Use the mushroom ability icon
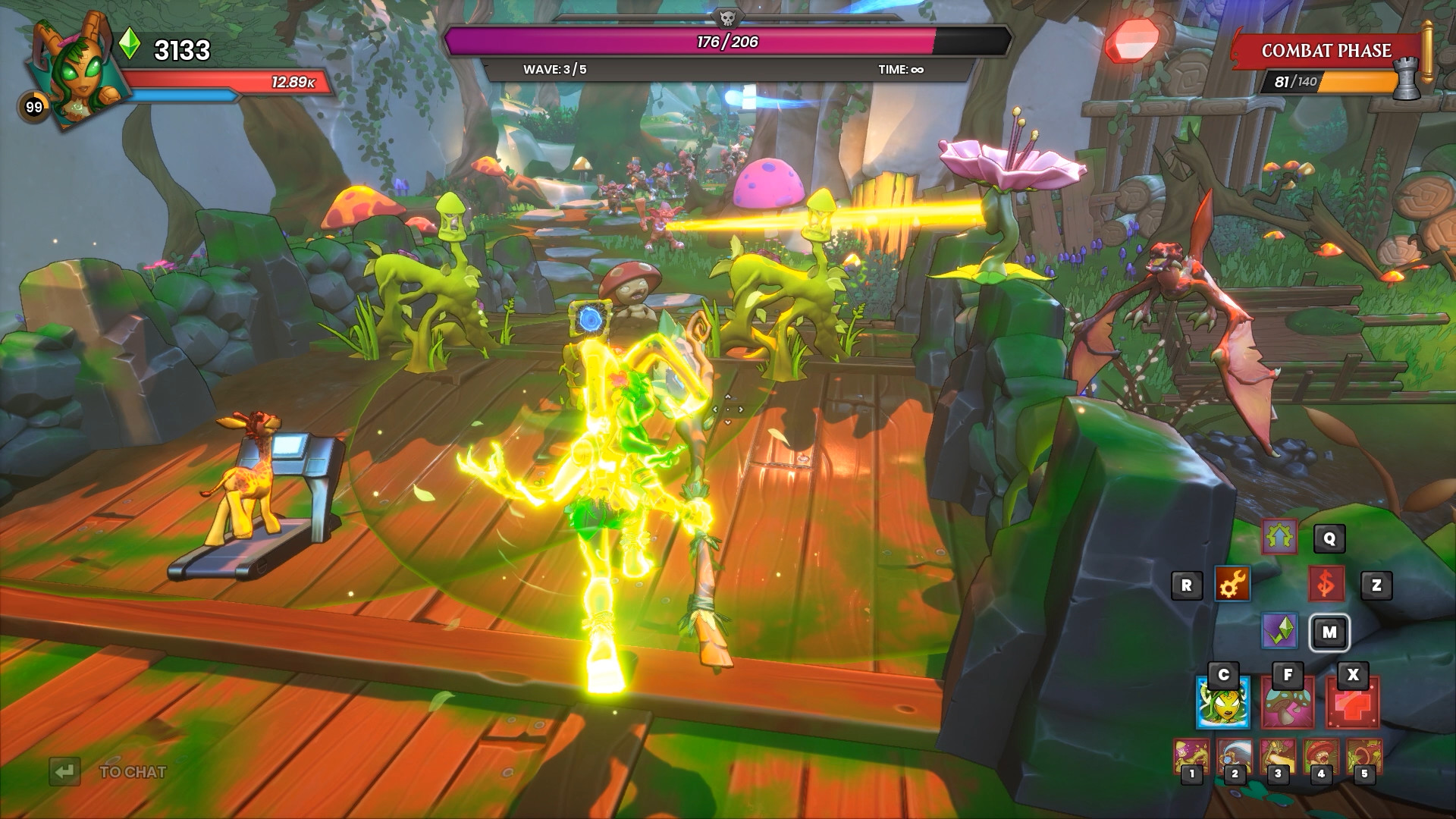Image resolution: width=1456 pixels, height=819 pixels. click(x=1288, y=704)
